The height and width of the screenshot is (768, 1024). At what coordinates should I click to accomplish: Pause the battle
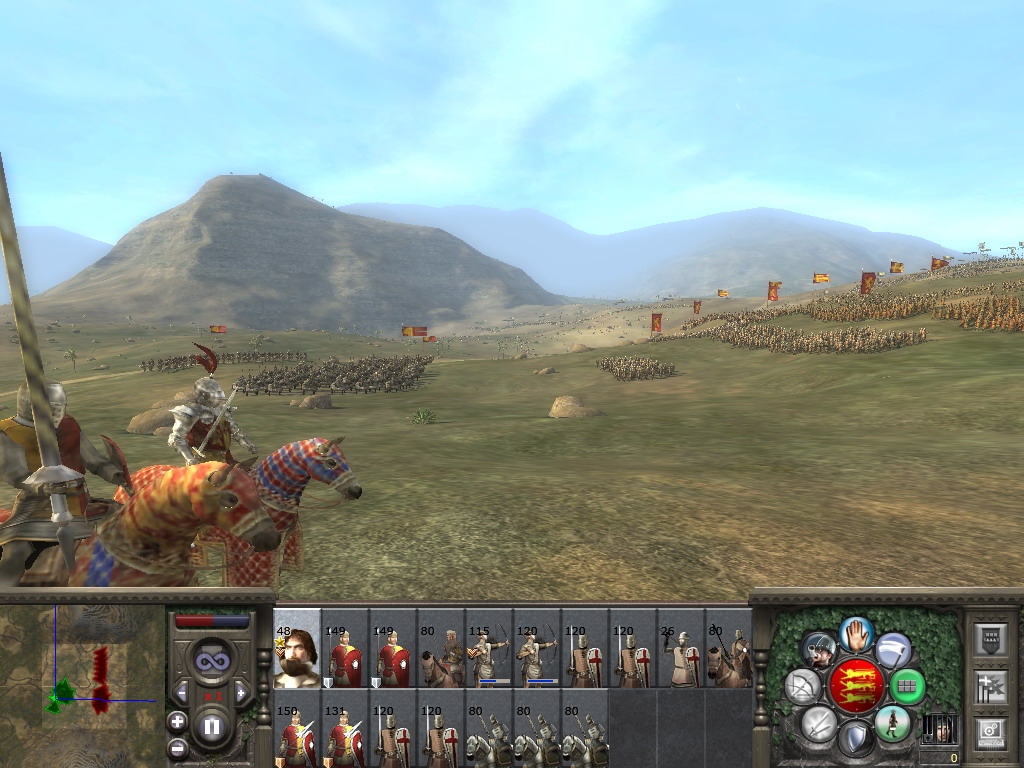tap(212, 727)
